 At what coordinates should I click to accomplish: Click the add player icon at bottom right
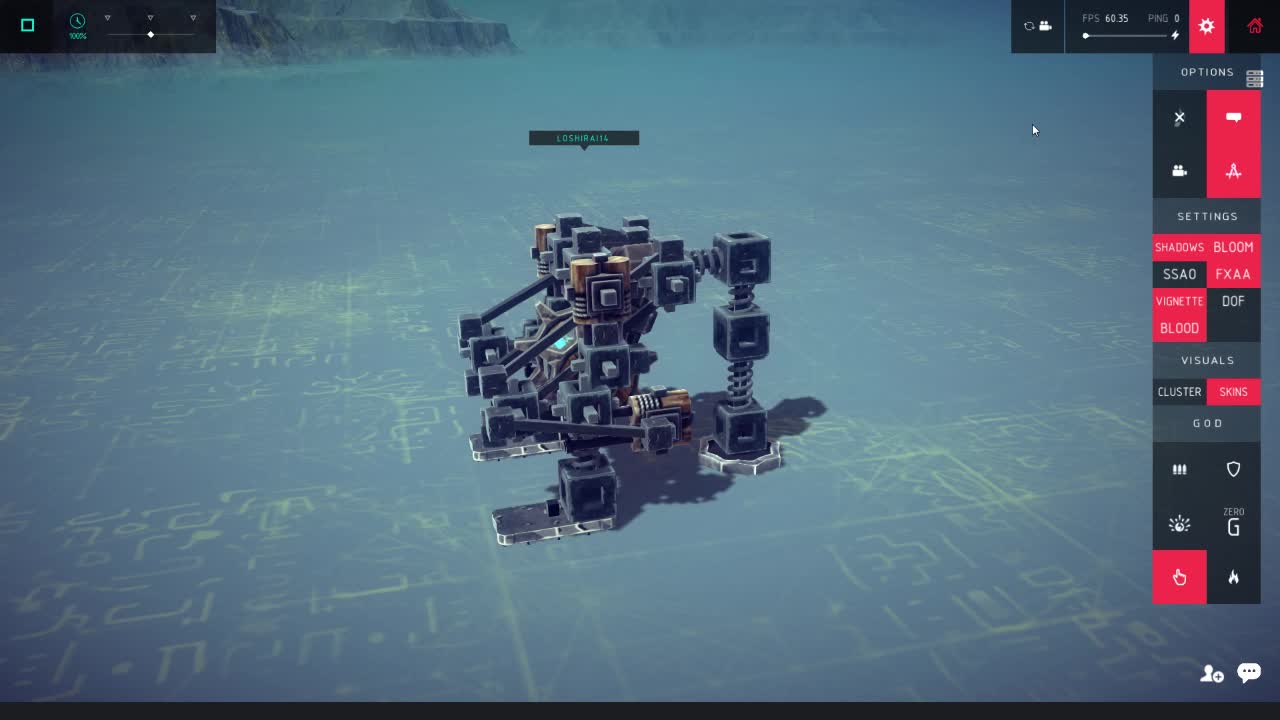point(1211,673)
